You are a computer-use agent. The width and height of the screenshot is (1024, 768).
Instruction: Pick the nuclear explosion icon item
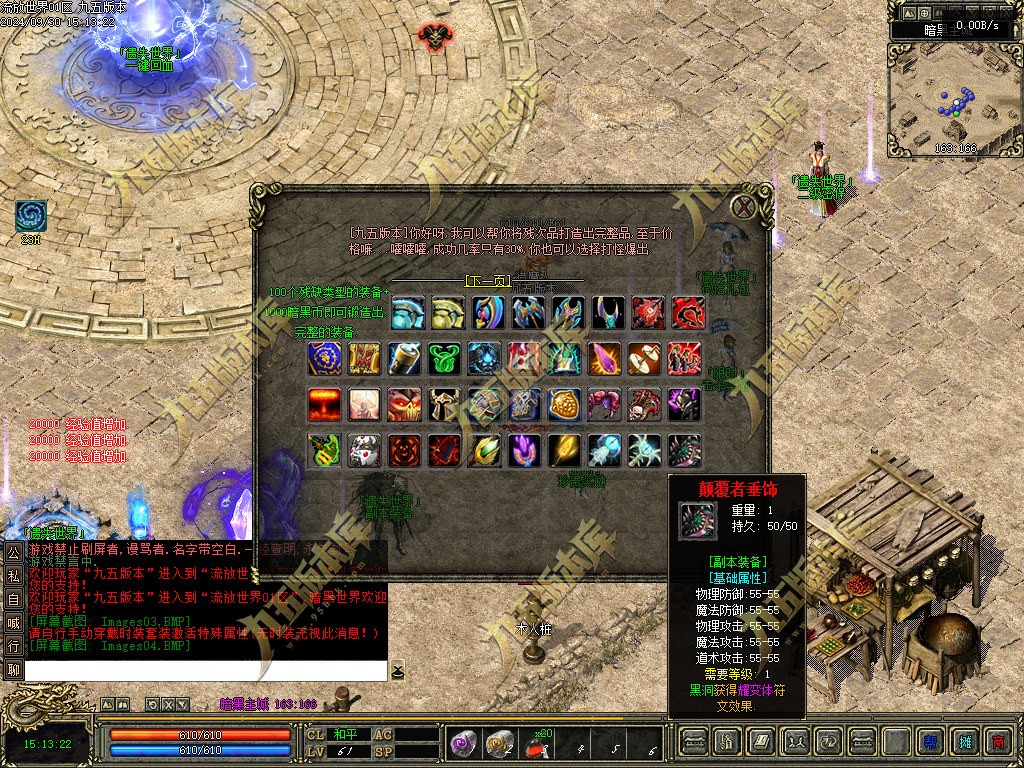pos(324,404)
